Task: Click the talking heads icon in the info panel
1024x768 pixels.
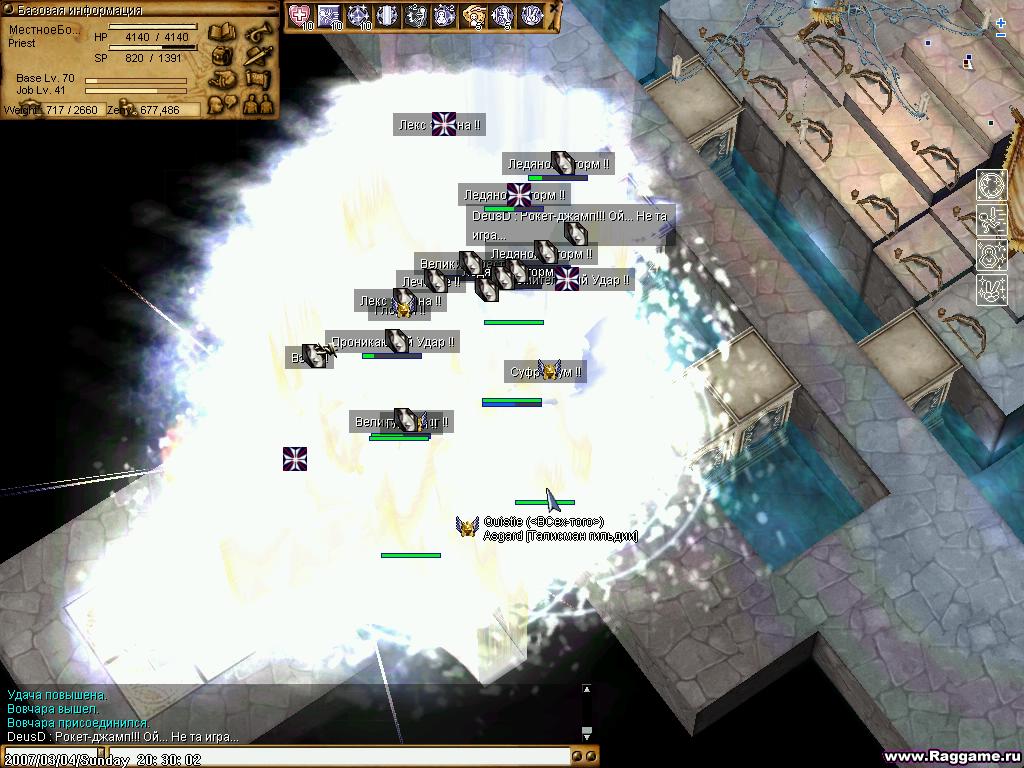Action: 221,102
